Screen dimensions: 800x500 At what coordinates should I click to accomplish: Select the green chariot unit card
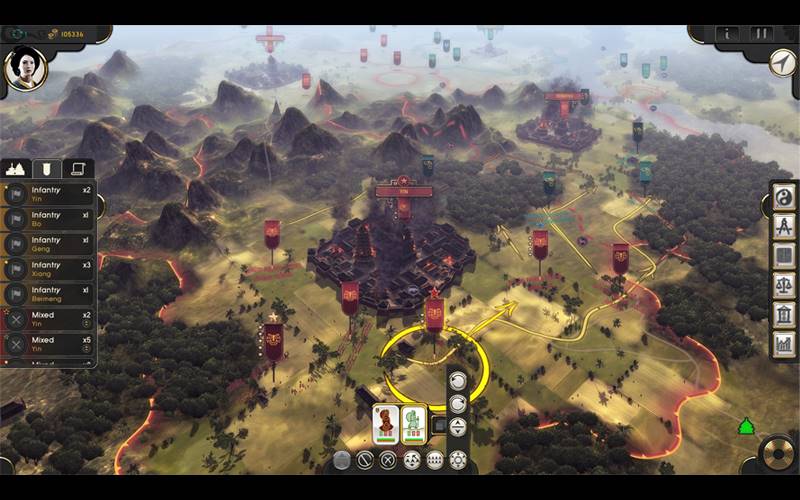click(x=414, y=424)
